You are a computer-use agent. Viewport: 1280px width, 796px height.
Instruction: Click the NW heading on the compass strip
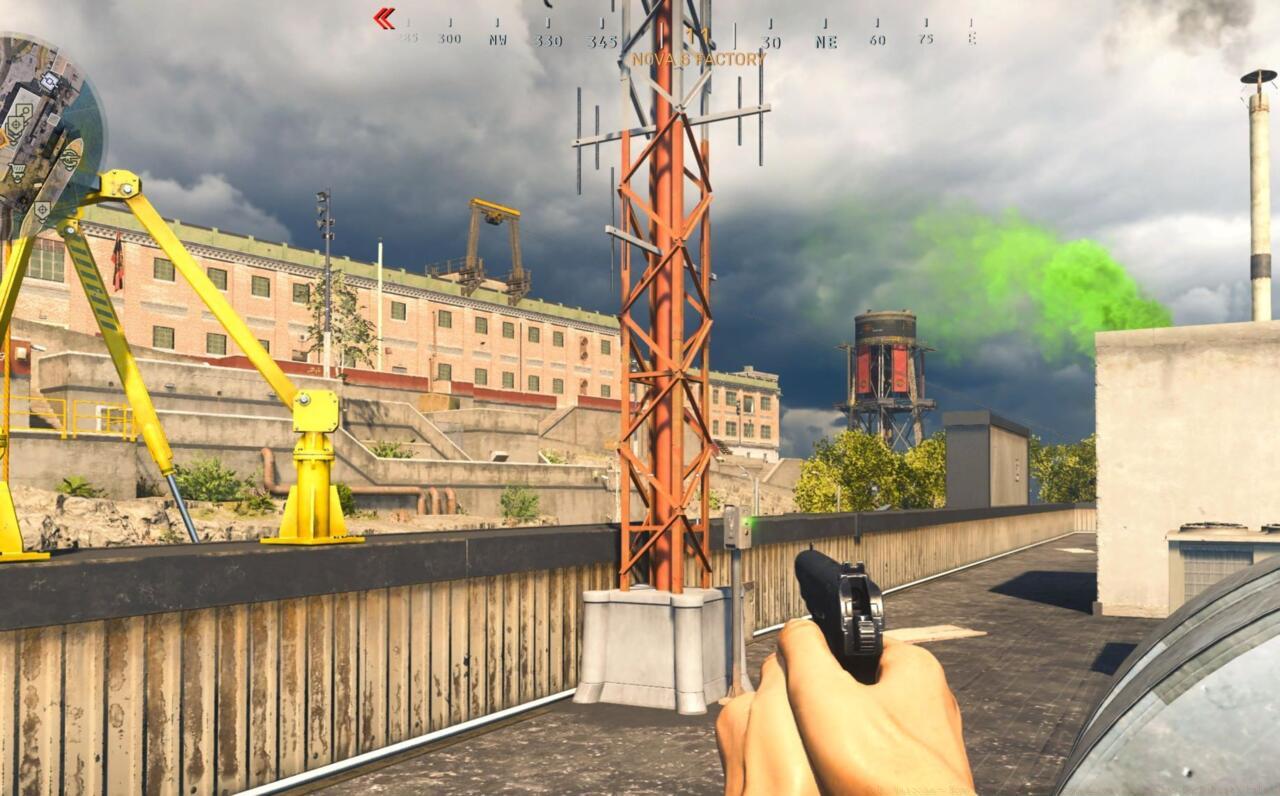(498, 41)
